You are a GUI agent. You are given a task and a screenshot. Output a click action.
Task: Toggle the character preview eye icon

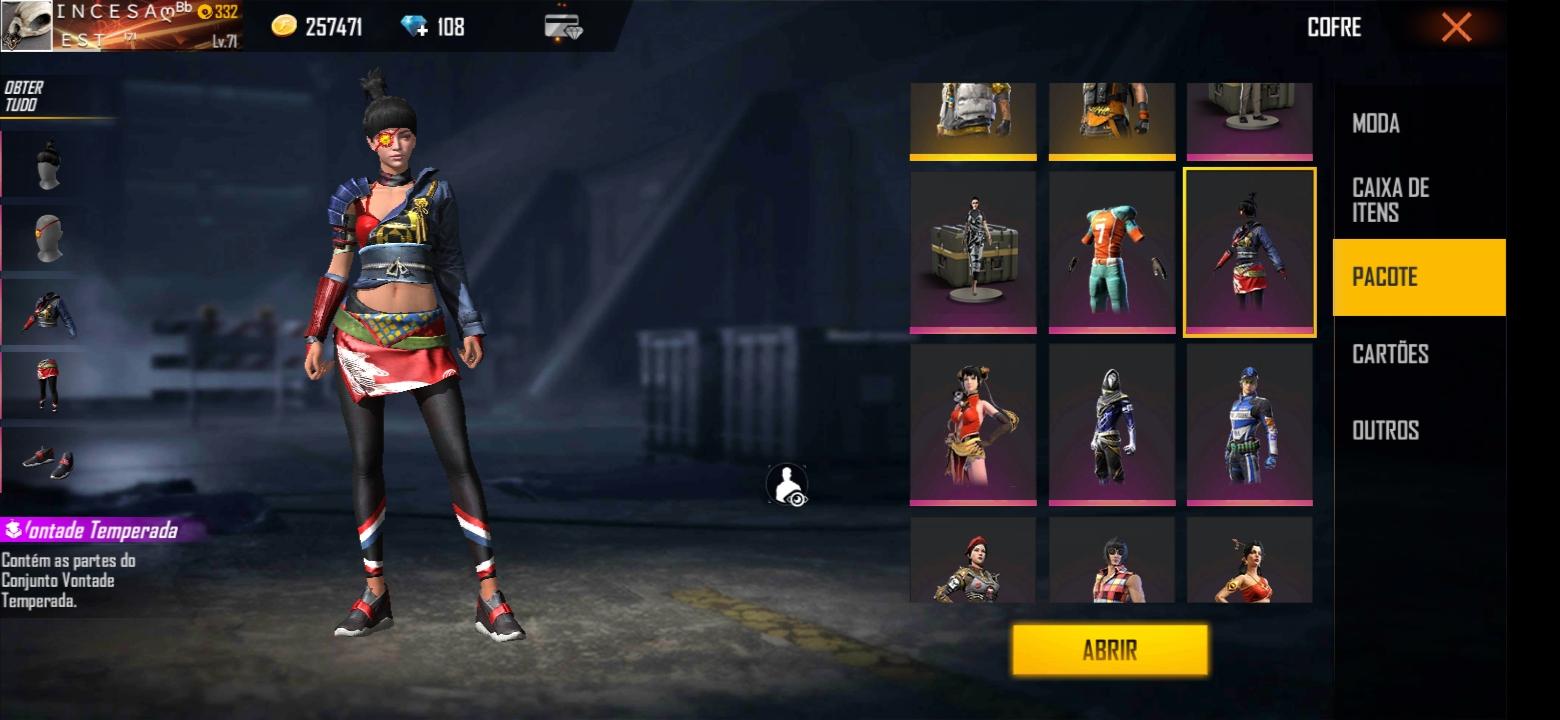787,484
